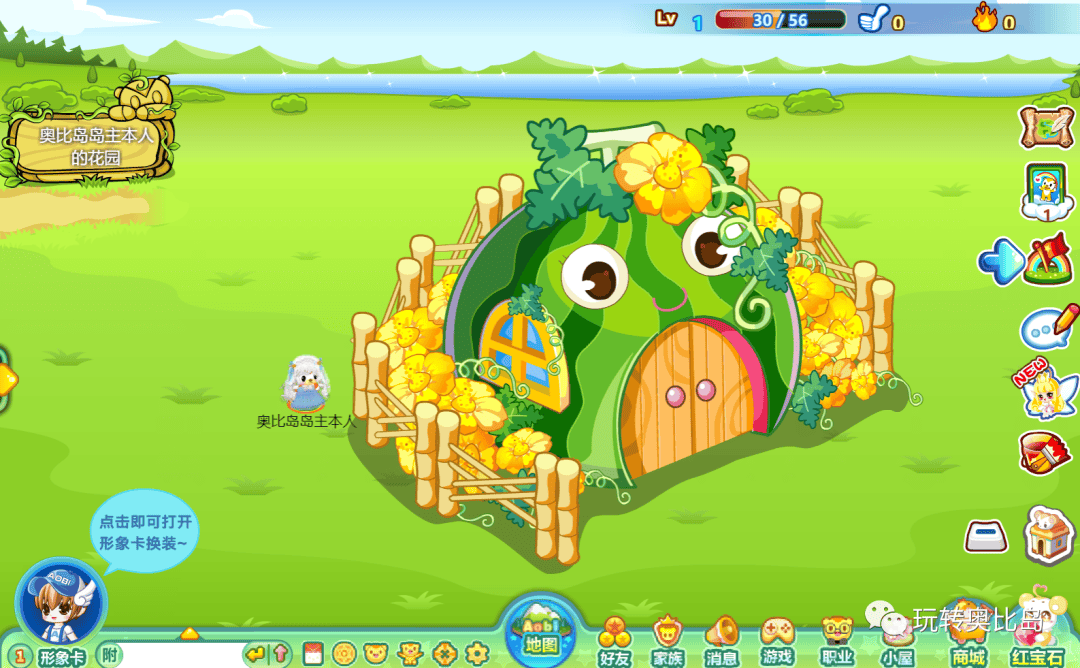Click the white box storage icon
The image size is (1080, 668).
(x=986, y=537)
